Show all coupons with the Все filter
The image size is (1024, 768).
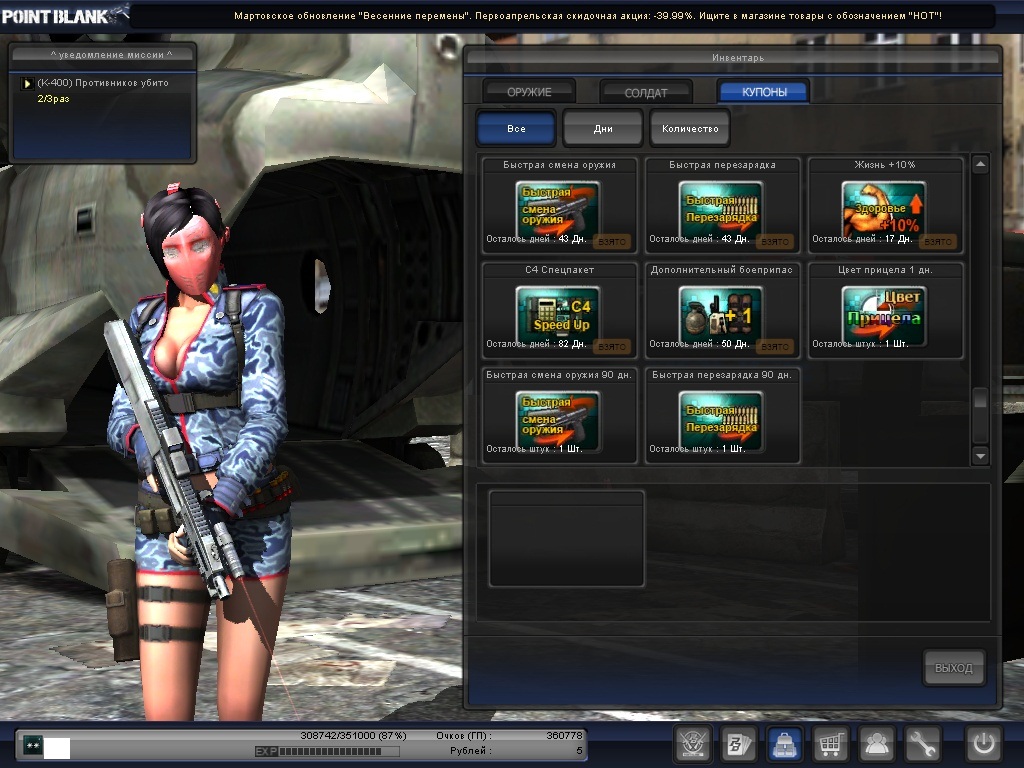click(516, 129)
